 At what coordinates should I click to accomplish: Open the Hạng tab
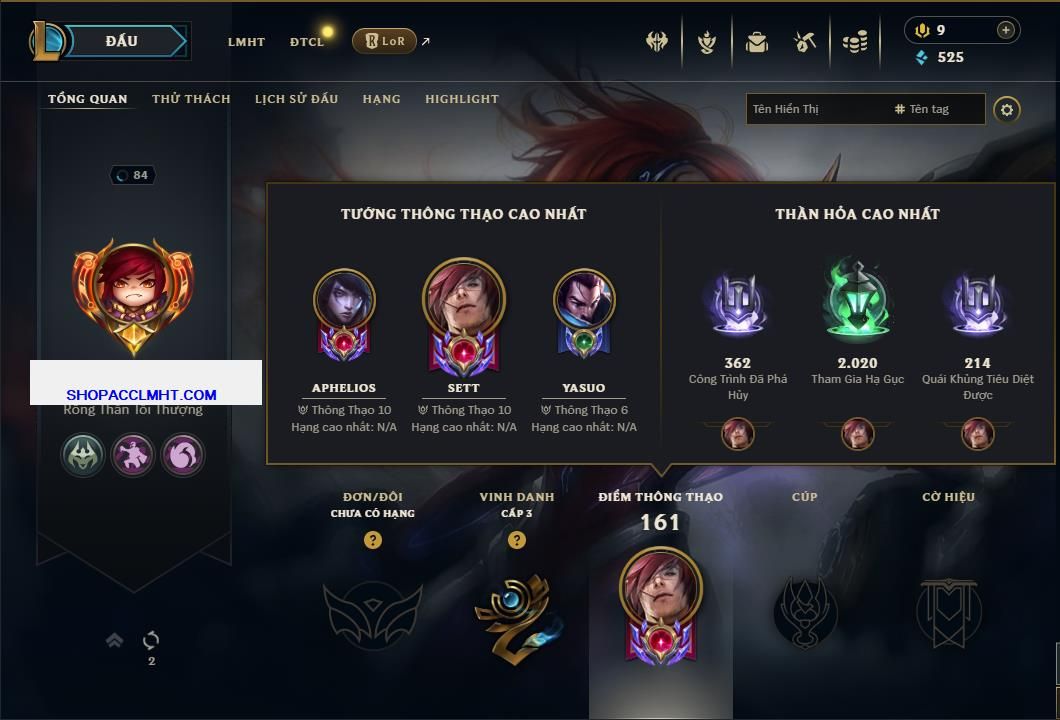tap(381, 99)
